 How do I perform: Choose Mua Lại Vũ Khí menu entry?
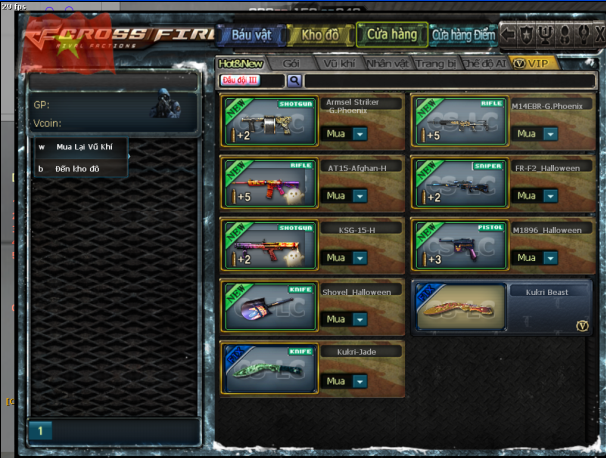(x=80, y=147)
